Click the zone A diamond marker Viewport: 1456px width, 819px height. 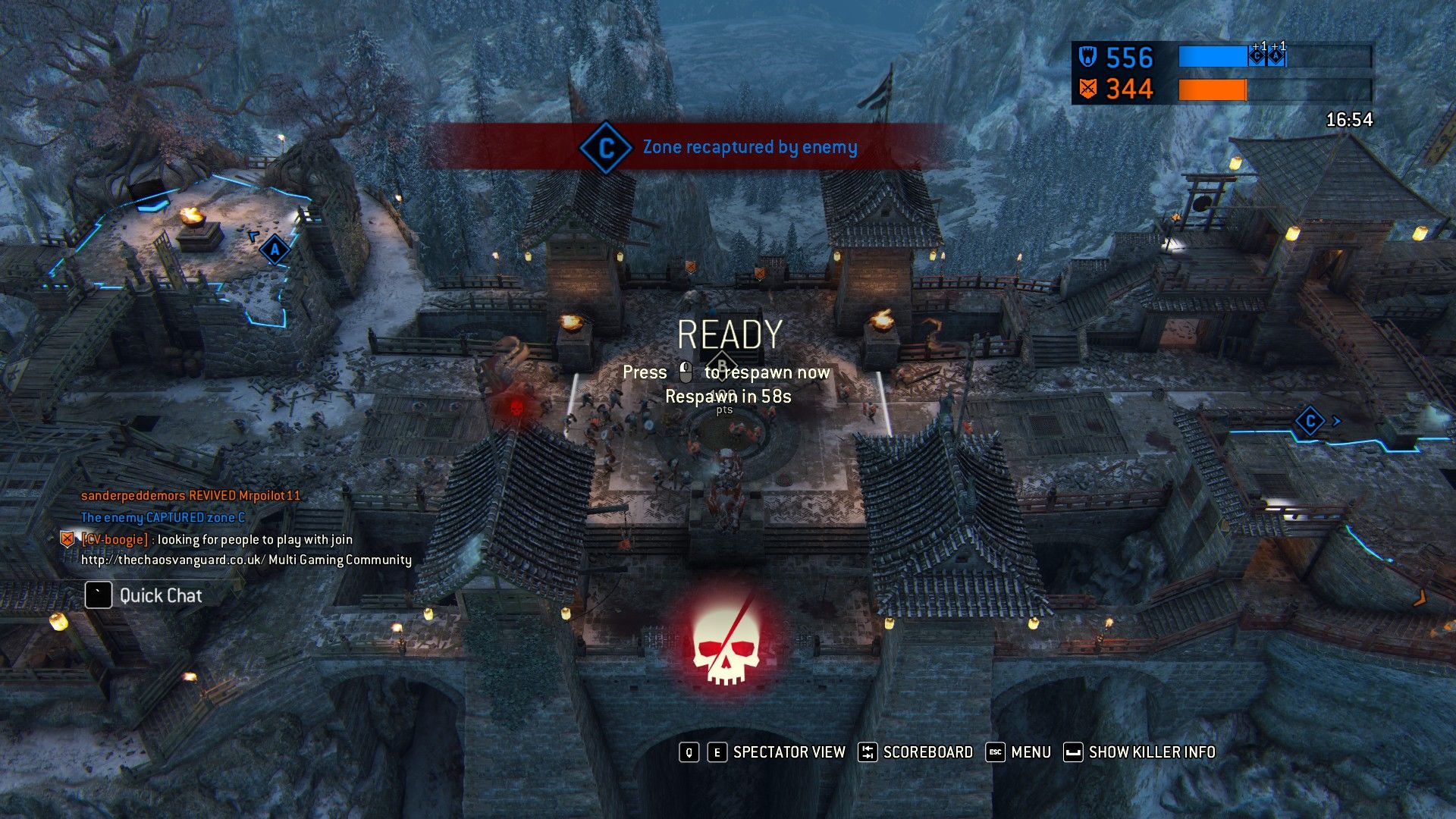pos(275,249)
